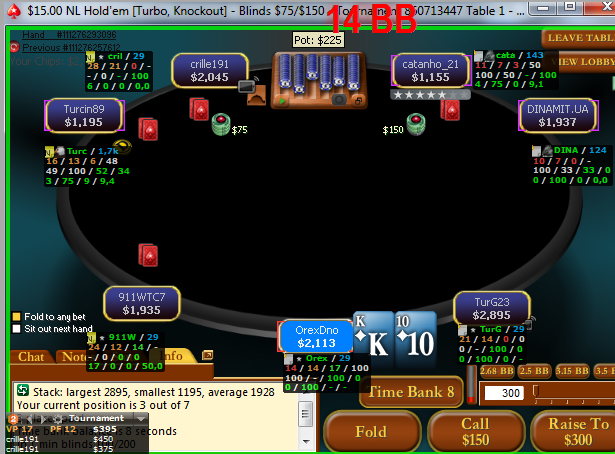615x454 pixels.
Task: Switch to the Chat tab
Action: click(31, 356)
